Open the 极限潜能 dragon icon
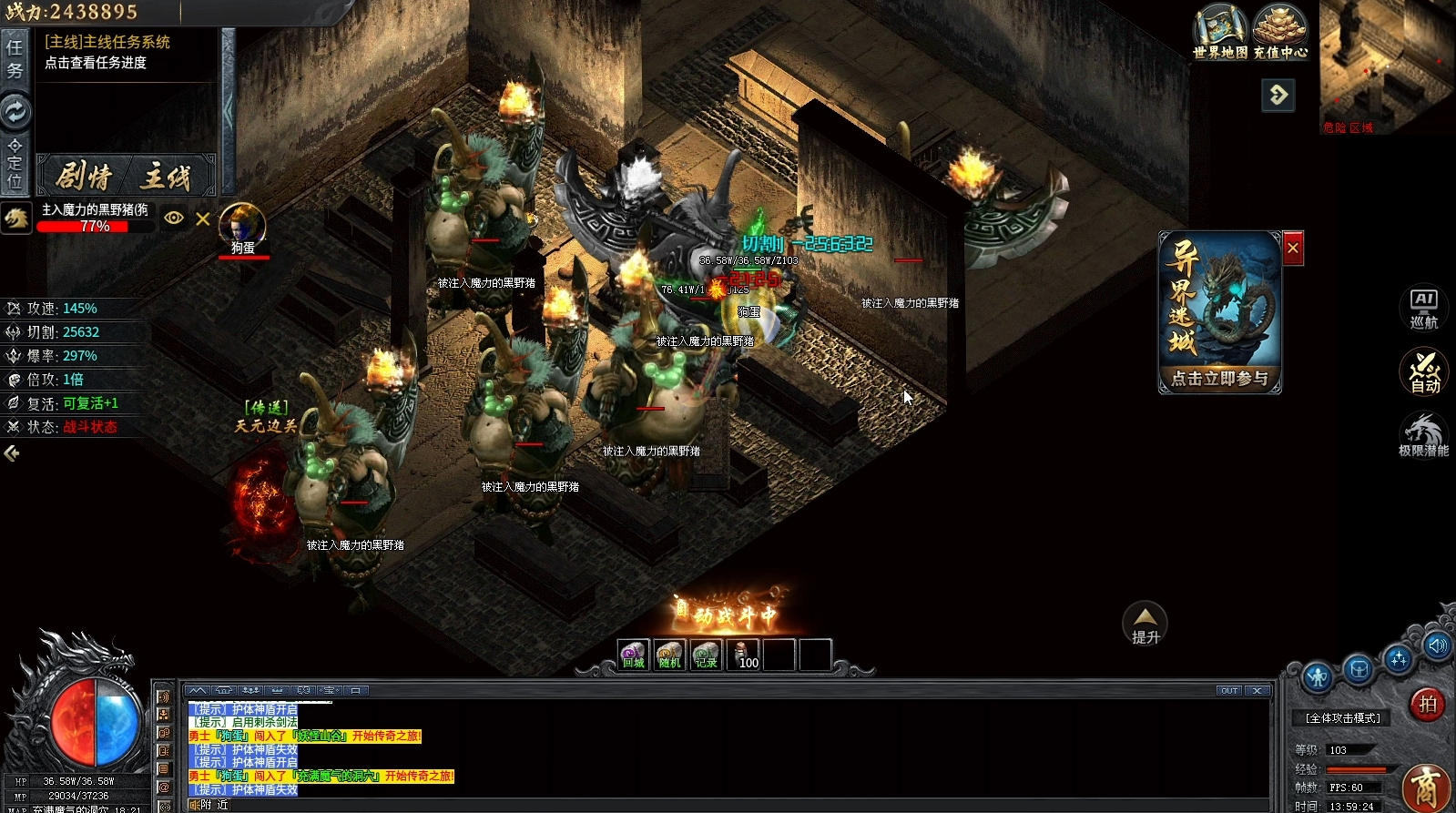This screenshot has height=813, width=1456. [1423, 435]
